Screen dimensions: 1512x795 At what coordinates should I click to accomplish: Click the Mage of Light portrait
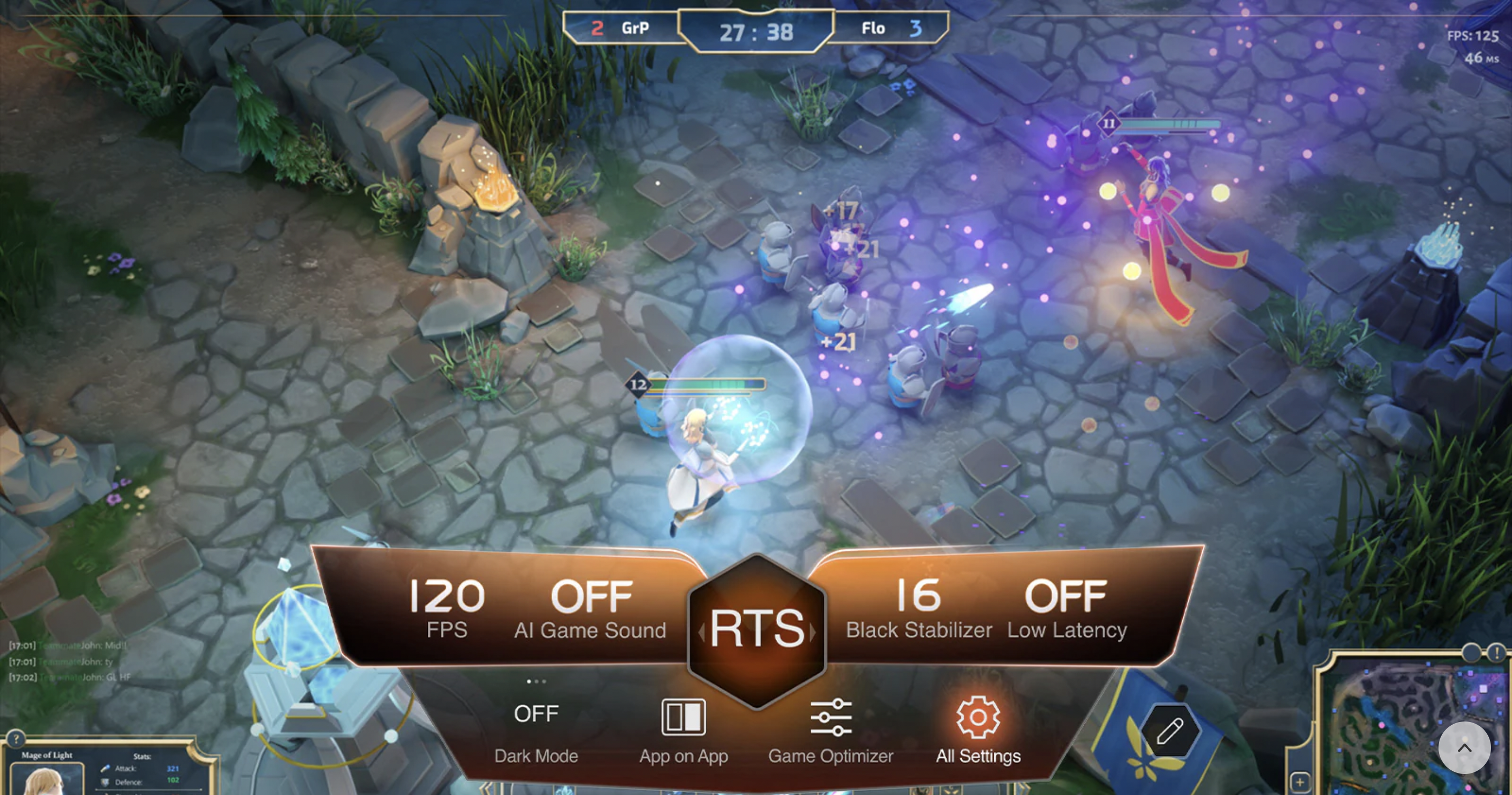pyautogui.click(x=46, y=779)
